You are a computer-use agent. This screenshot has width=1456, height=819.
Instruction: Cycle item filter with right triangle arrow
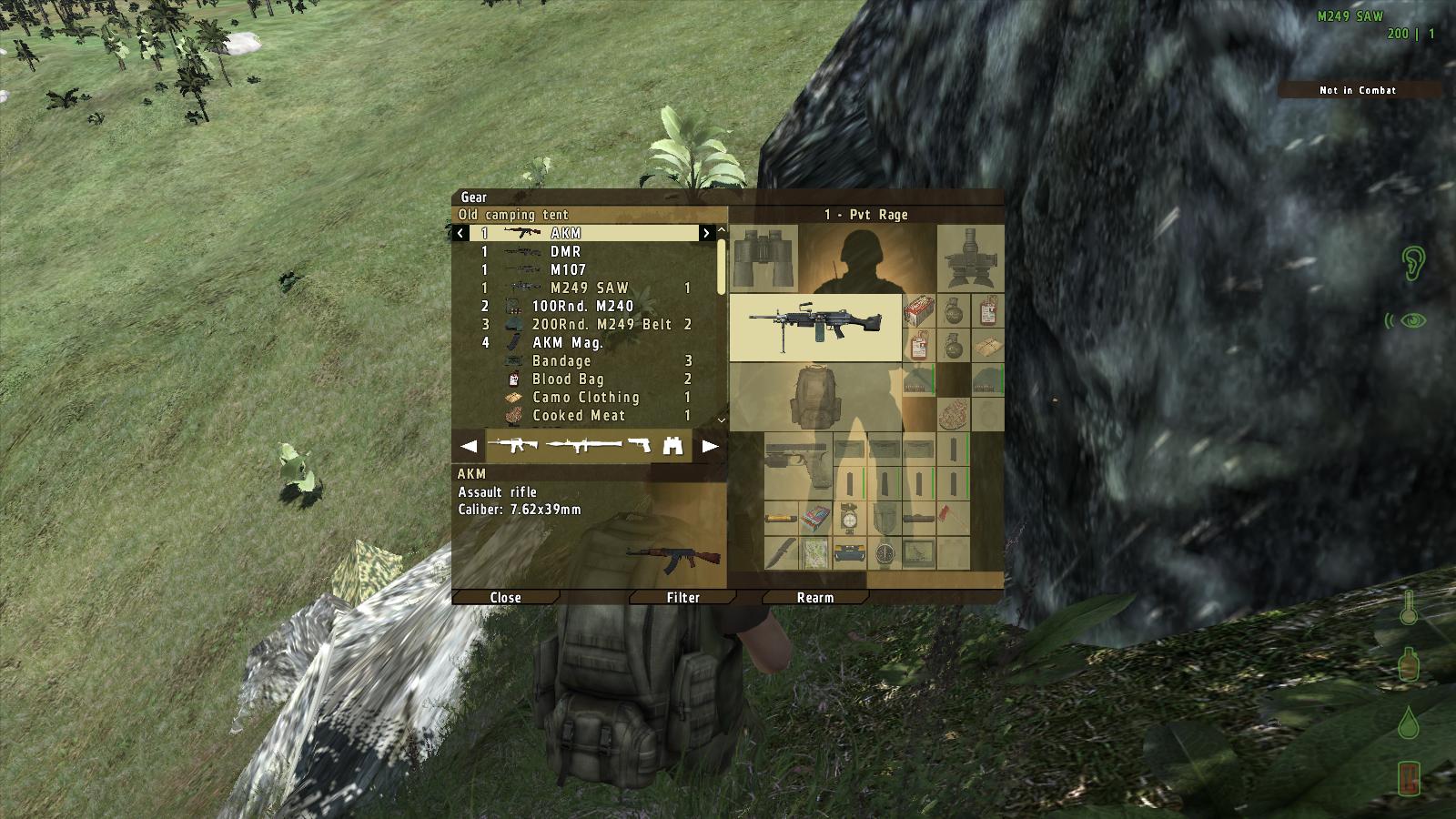[x=710, y=447]
